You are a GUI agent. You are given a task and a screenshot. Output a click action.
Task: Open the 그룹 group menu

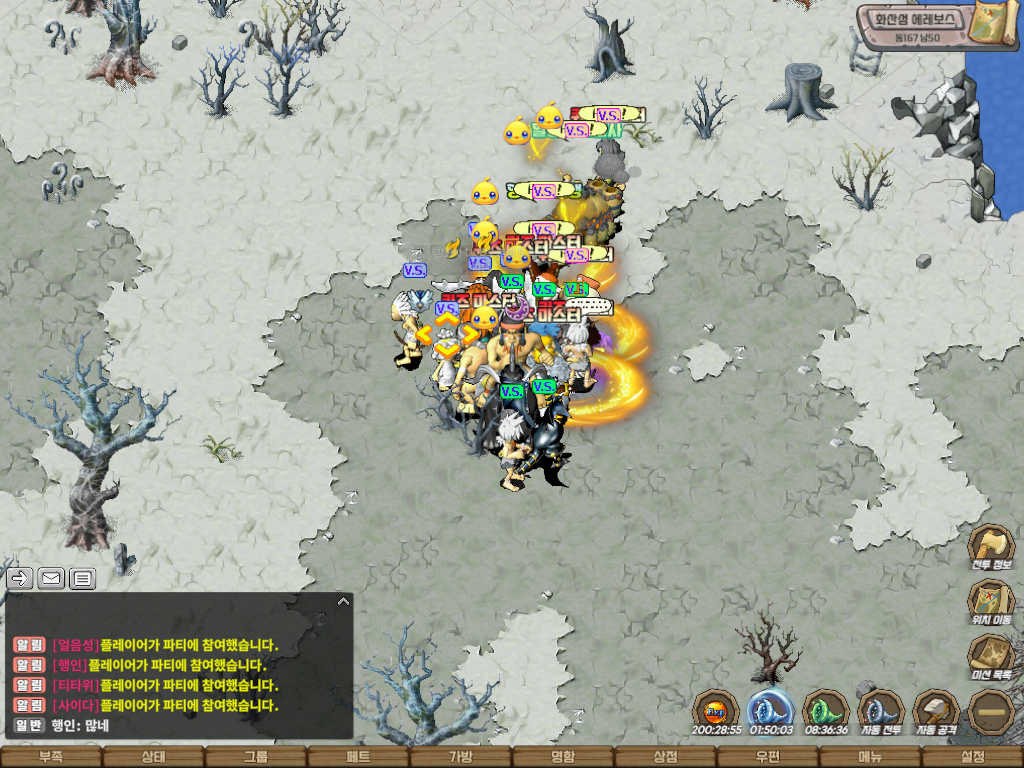(x=256, y=757)
